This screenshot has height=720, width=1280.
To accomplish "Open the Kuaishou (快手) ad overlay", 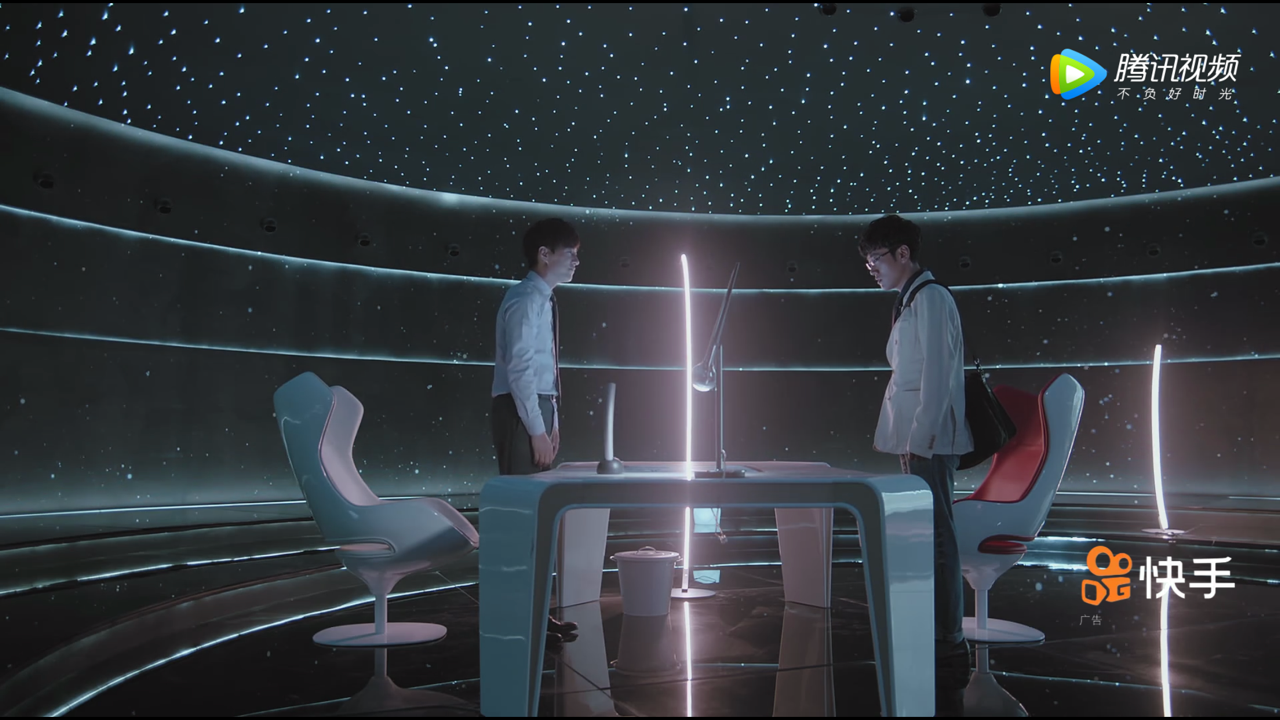I will pos(1158,576).
